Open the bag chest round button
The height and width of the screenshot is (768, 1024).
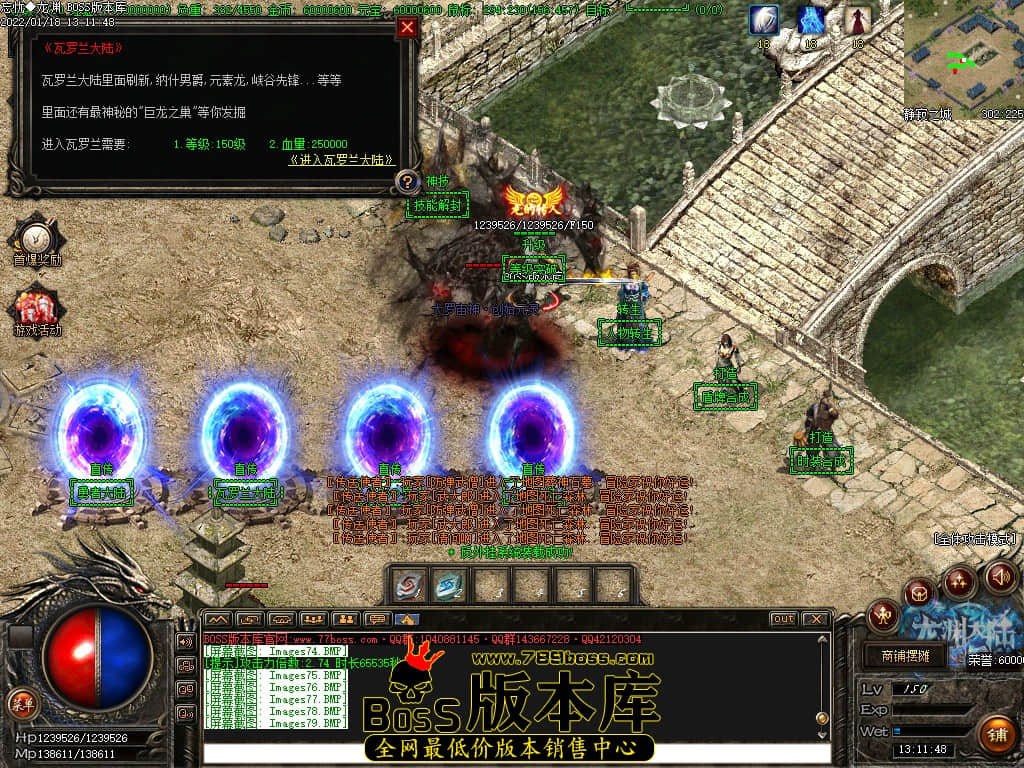click(x=920, y=592)
